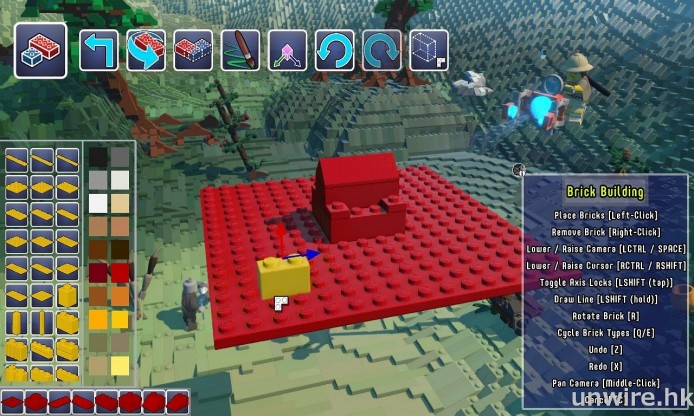
Task: Pick the dark brown color swatch
Action: click(98, 249)
